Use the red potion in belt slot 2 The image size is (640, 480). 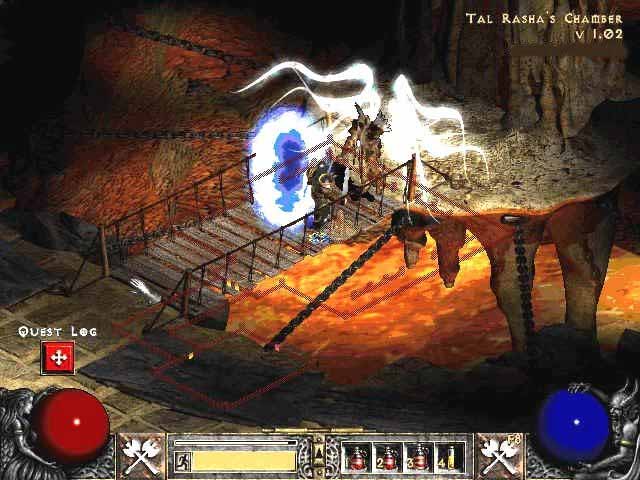[387, 457]
